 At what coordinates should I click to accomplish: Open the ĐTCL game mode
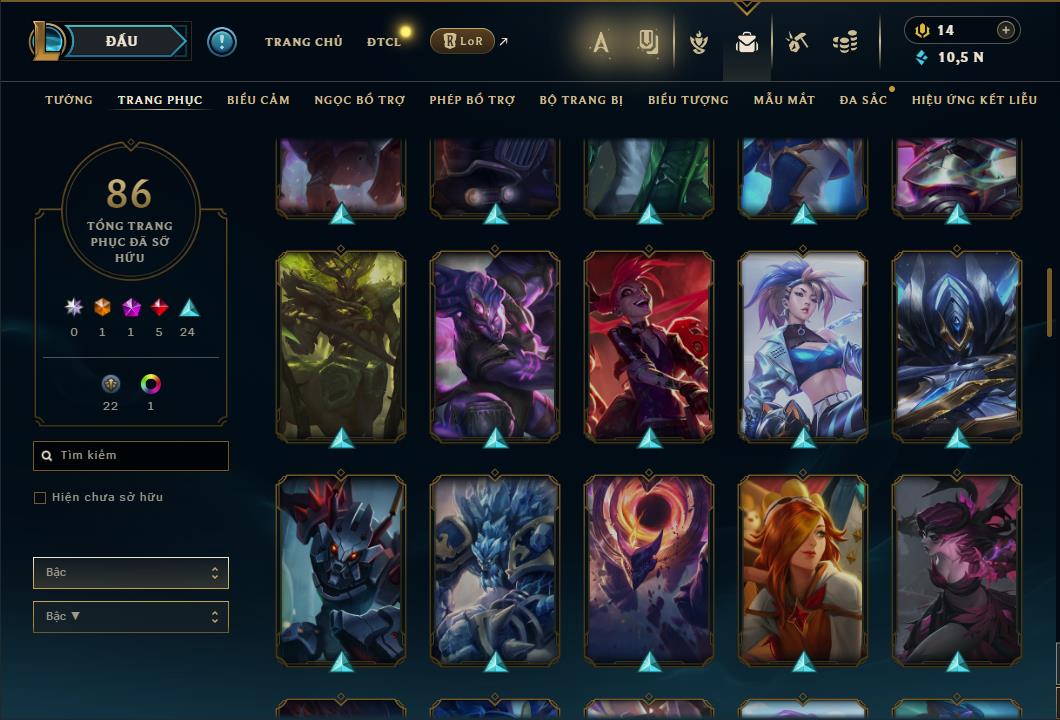[383, 42]
